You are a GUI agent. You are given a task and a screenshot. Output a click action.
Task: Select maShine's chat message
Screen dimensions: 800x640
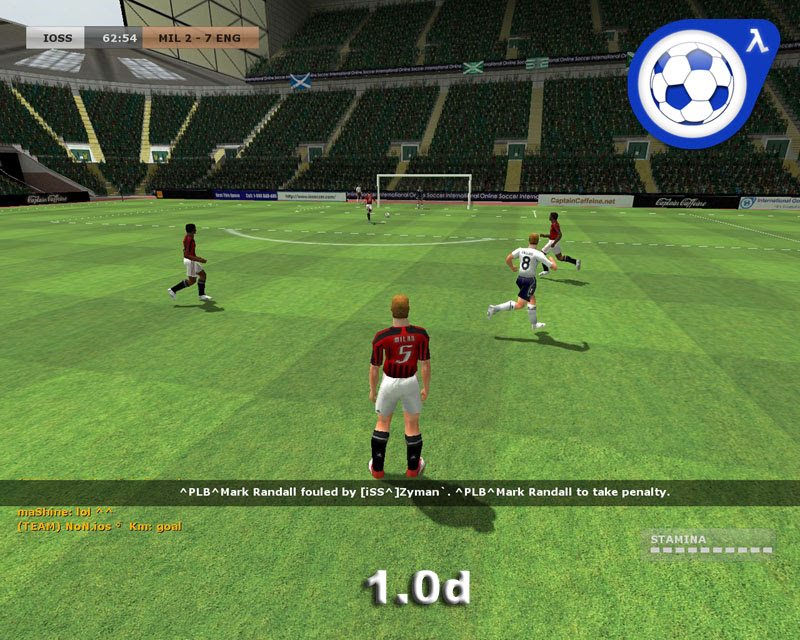click(x=65, y=512)
